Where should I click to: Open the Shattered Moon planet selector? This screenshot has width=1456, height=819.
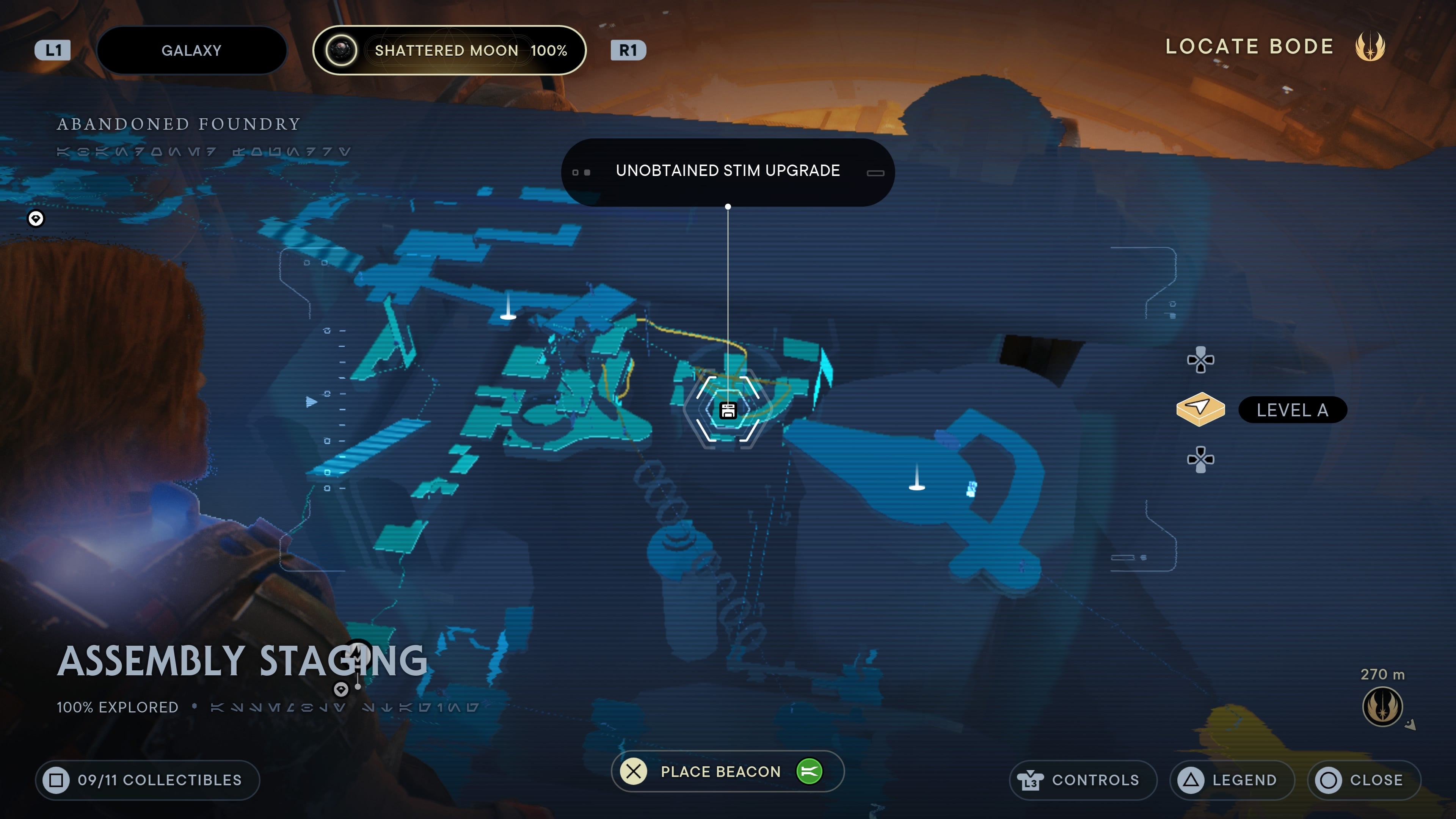coord(450,50)
